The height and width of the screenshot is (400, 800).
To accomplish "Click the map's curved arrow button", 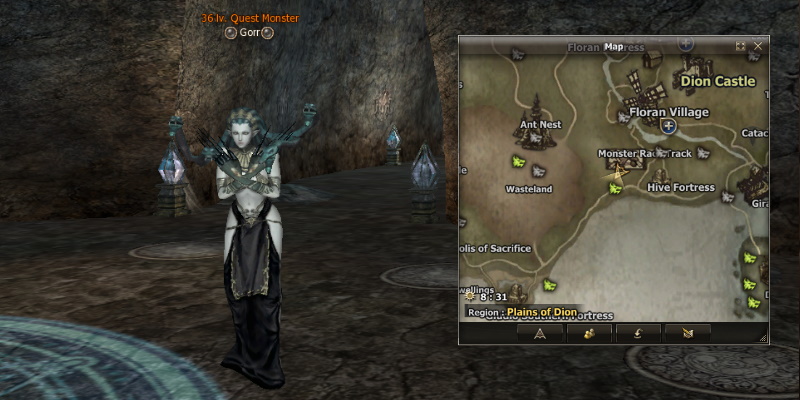I will [x=638, y=333].
